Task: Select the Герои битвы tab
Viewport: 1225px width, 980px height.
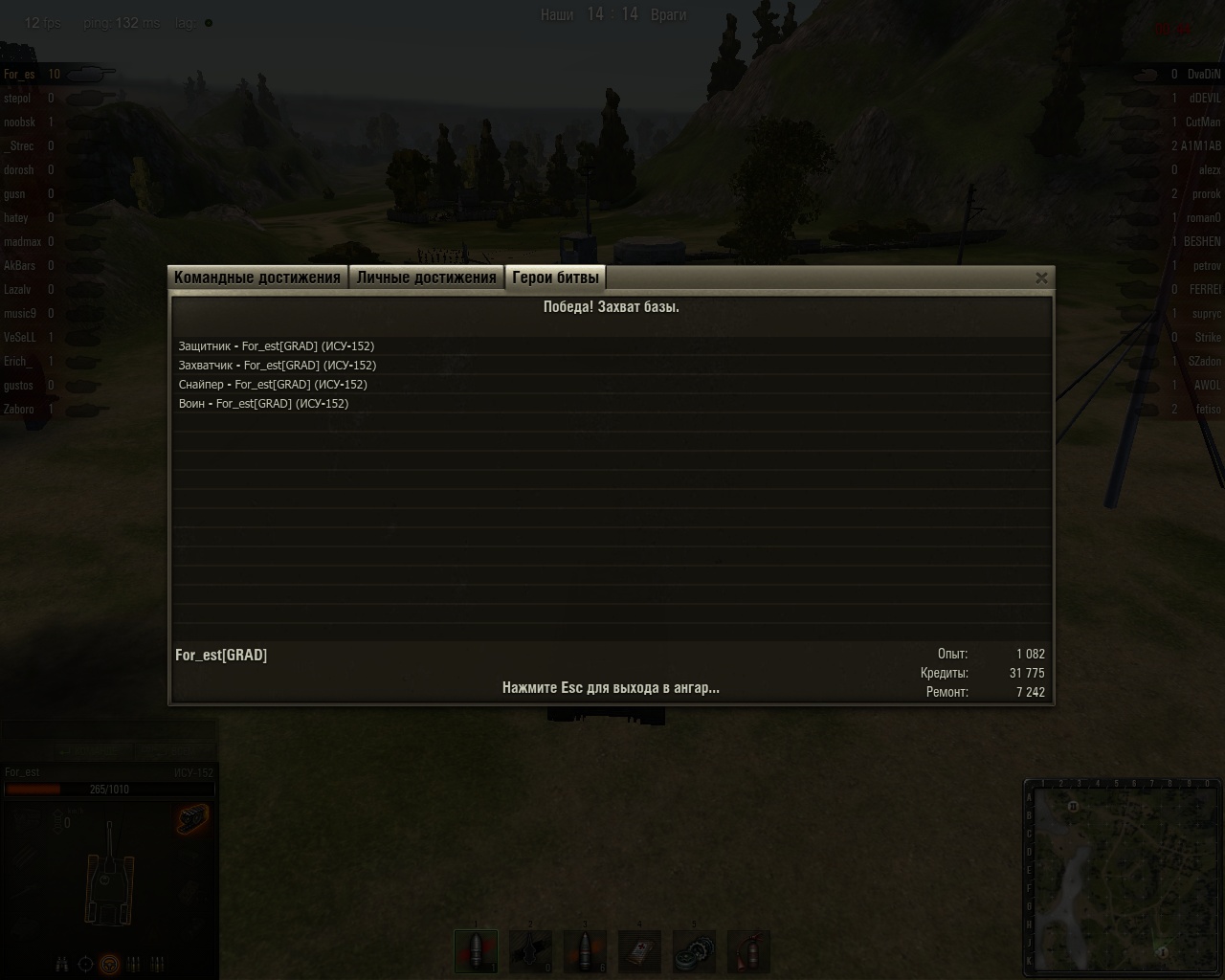Action: (x=555, y=278)
